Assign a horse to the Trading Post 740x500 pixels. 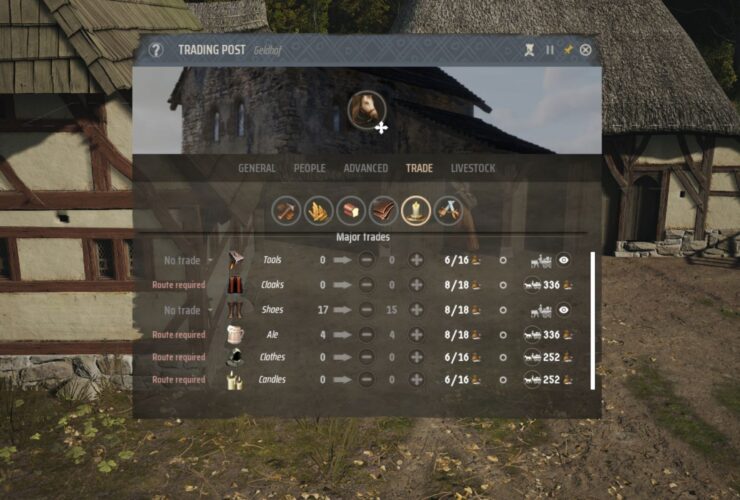click(368, 111)
